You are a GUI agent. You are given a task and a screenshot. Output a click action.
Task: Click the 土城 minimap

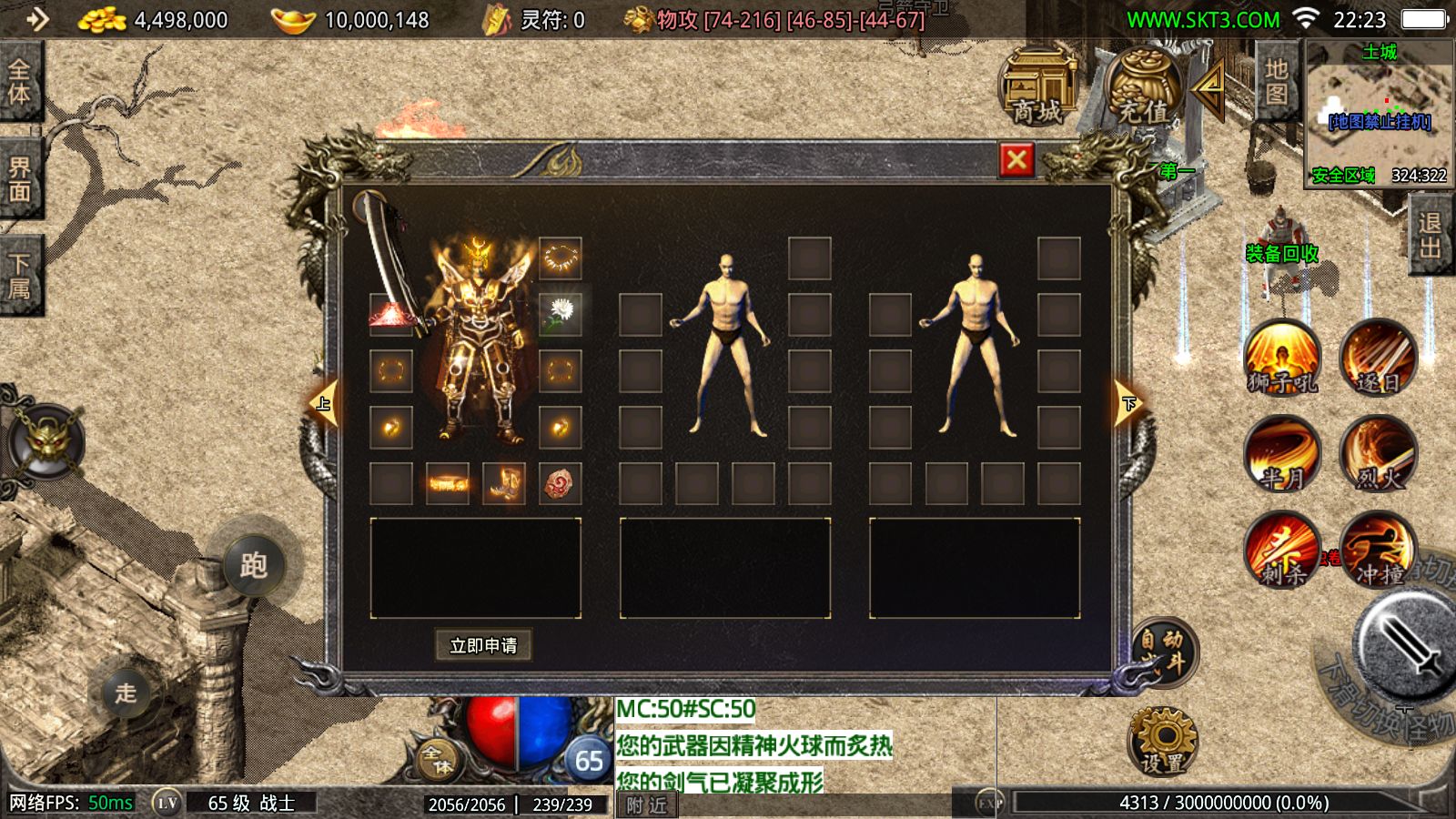(x=1378, y=113)
